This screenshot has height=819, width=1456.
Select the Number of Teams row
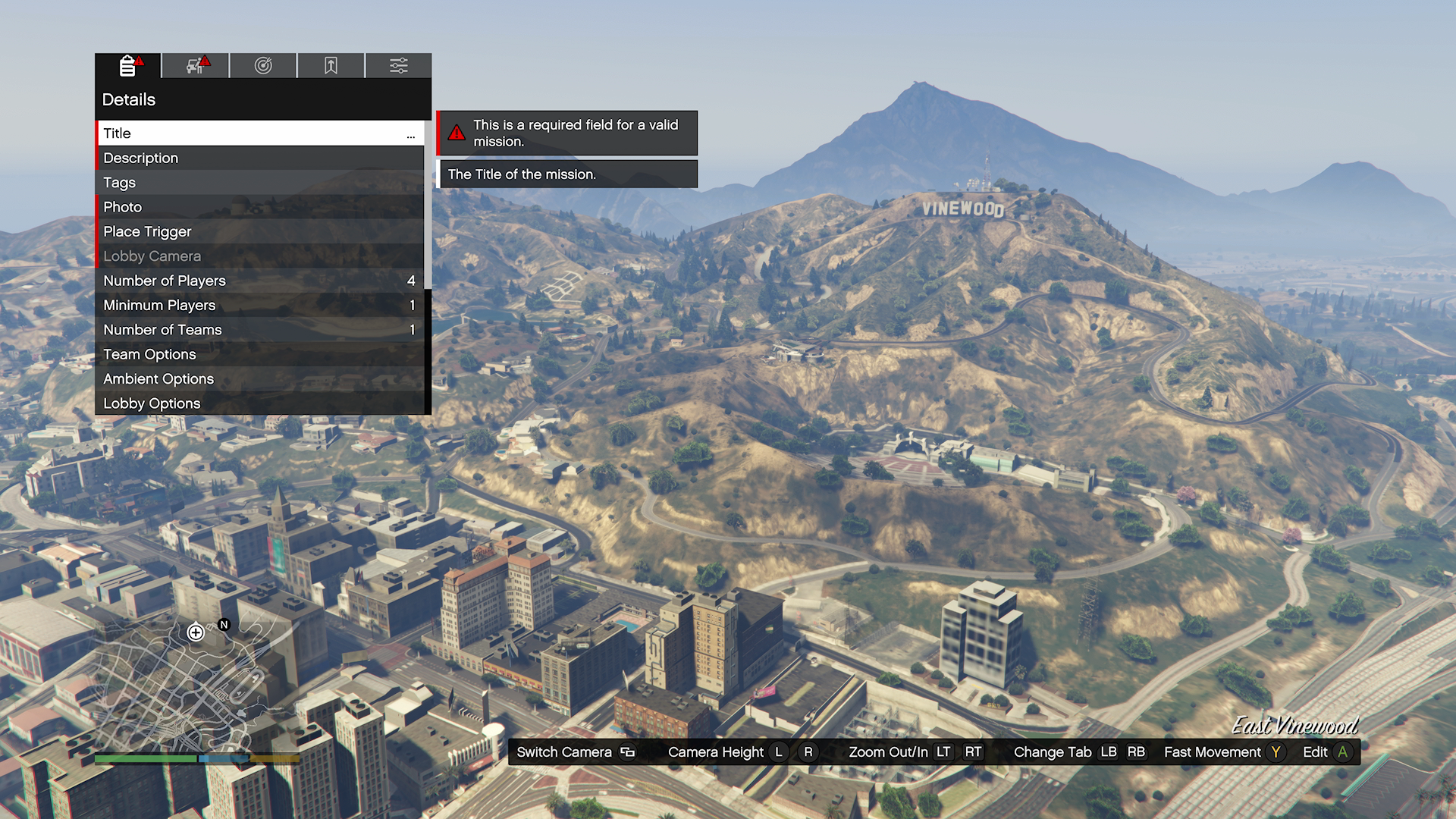[259, 330]
